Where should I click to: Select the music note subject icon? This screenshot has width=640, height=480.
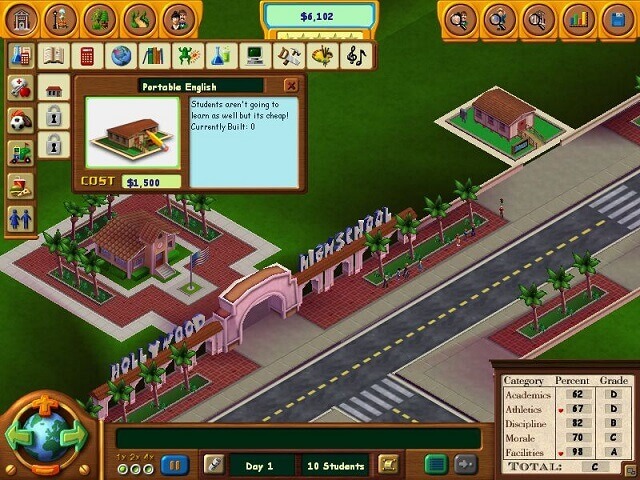click(355, 56)
